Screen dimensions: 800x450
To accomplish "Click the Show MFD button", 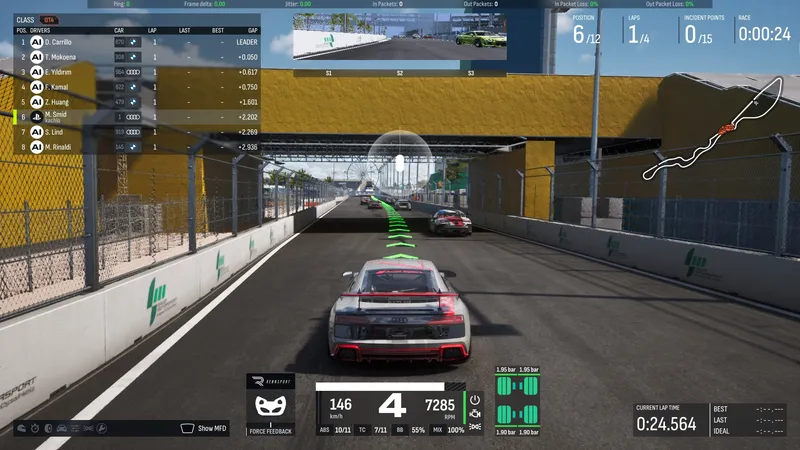I will 207,428.
